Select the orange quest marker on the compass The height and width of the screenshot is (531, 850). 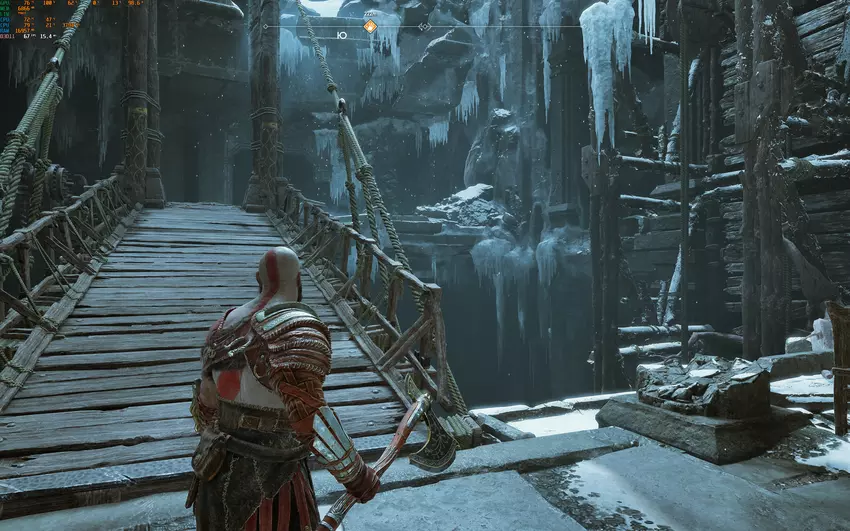[x=370, y=26]
